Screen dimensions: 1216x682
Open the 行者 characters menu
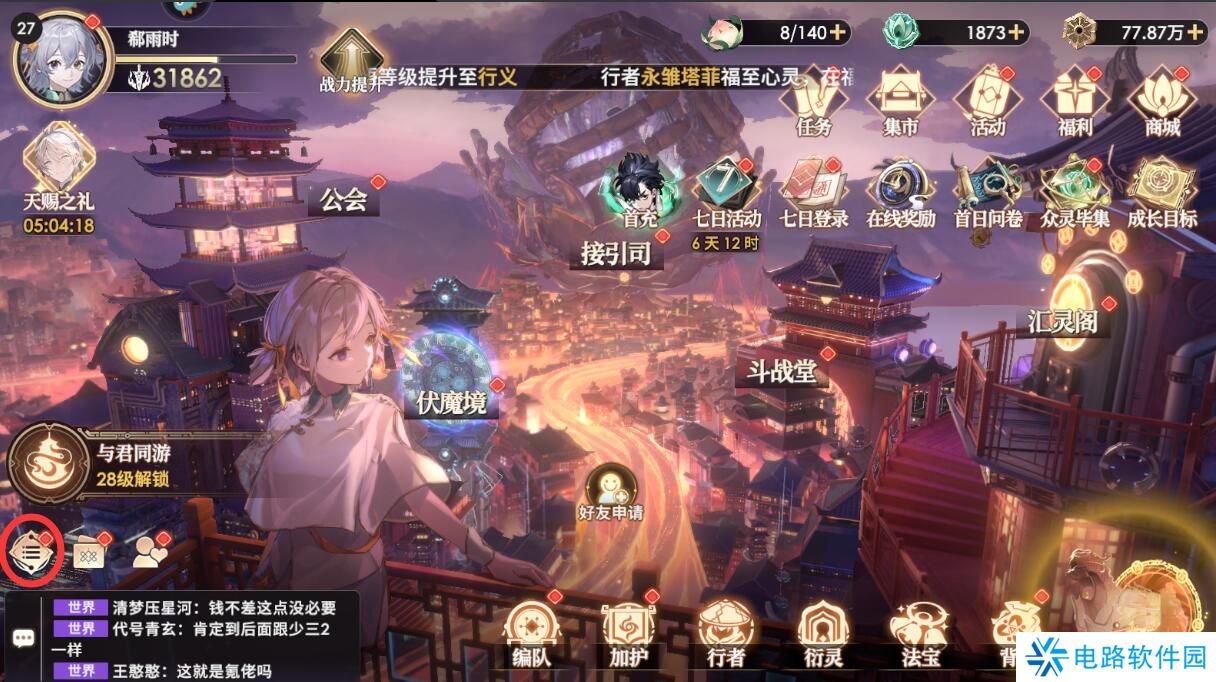click(725, 634)
